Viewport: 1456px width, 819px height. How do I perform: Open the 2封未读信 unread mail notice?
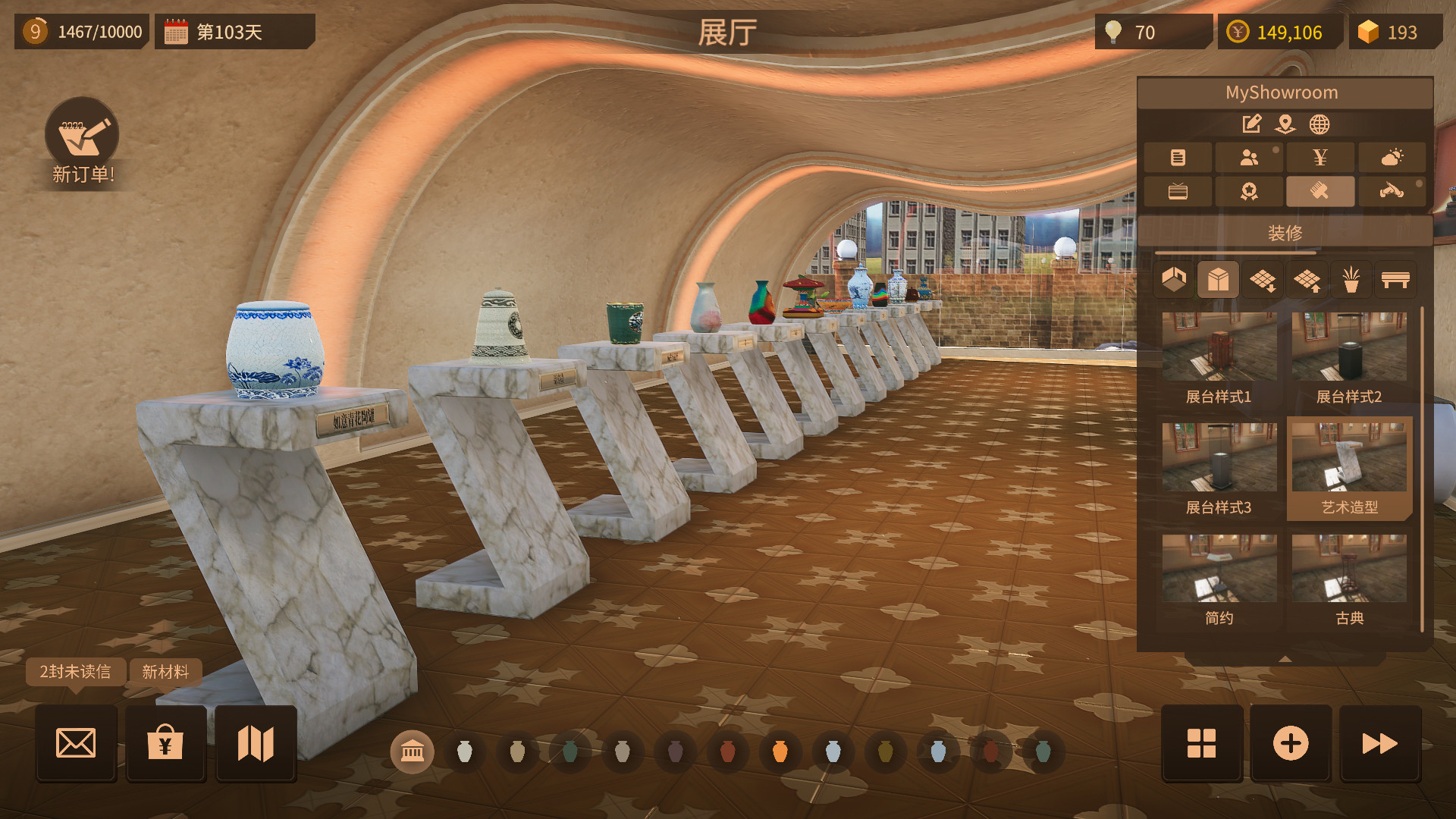click(x=74, y=672)
